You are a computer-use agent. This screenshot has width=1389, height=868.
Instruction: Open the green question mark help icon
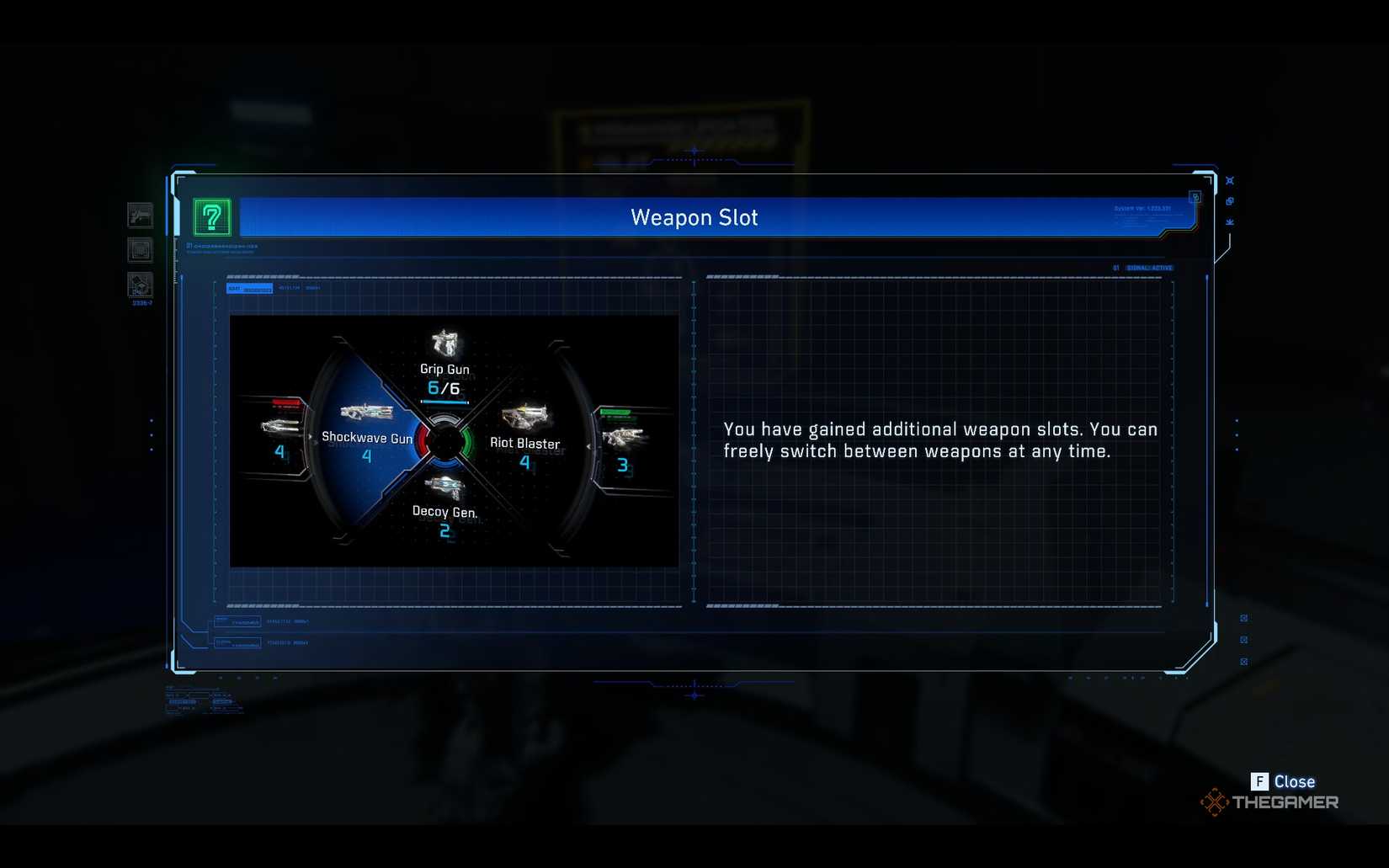pyautogui.click(x=212, y=217)
